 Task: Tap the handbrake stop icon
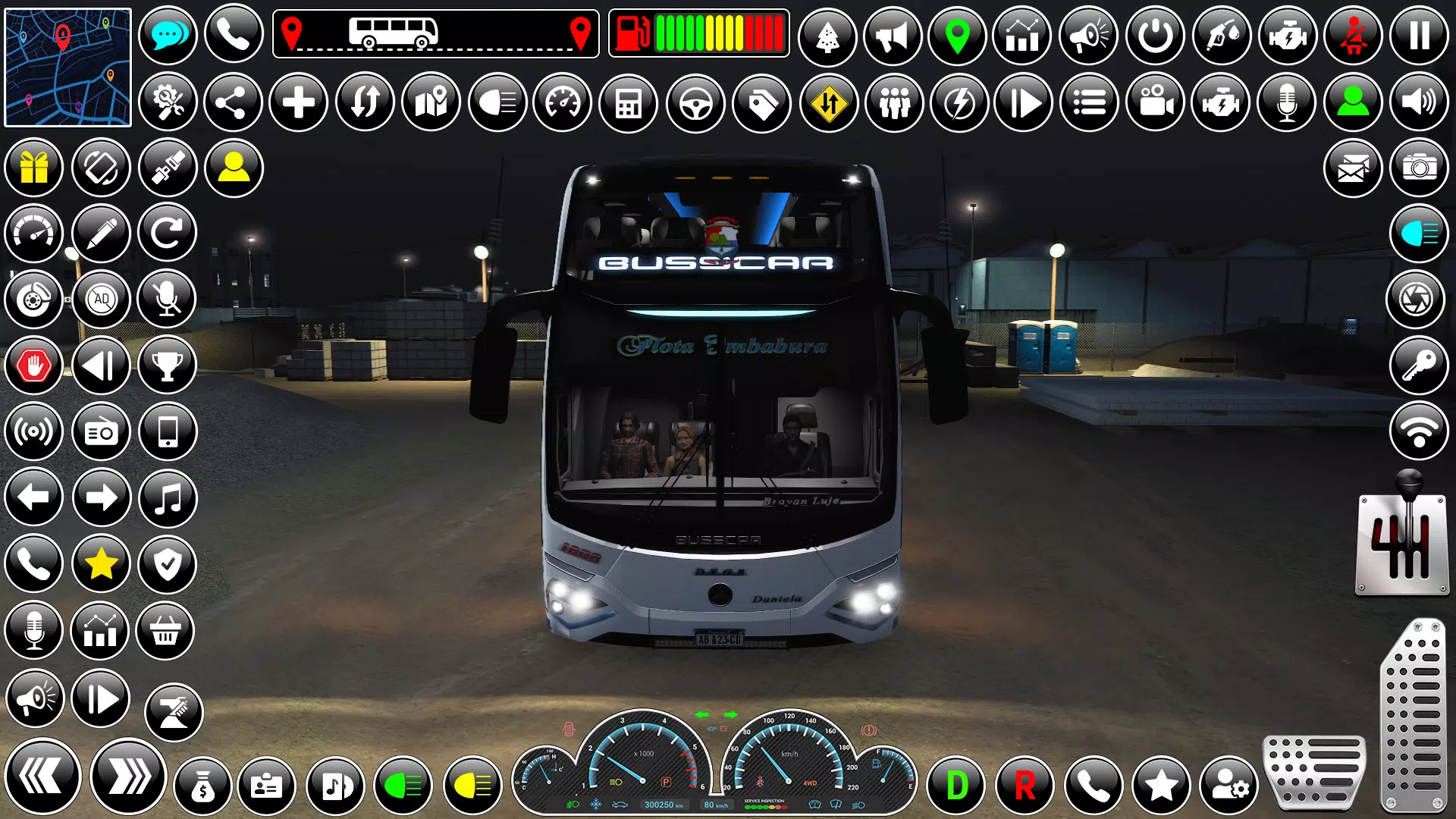(x=34, y=365)
